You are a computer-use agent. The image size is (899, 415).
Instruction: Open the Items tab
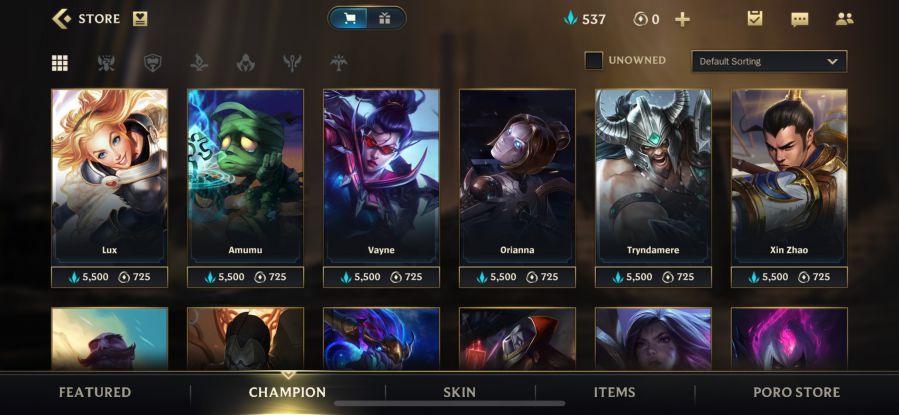coord(614,392)
